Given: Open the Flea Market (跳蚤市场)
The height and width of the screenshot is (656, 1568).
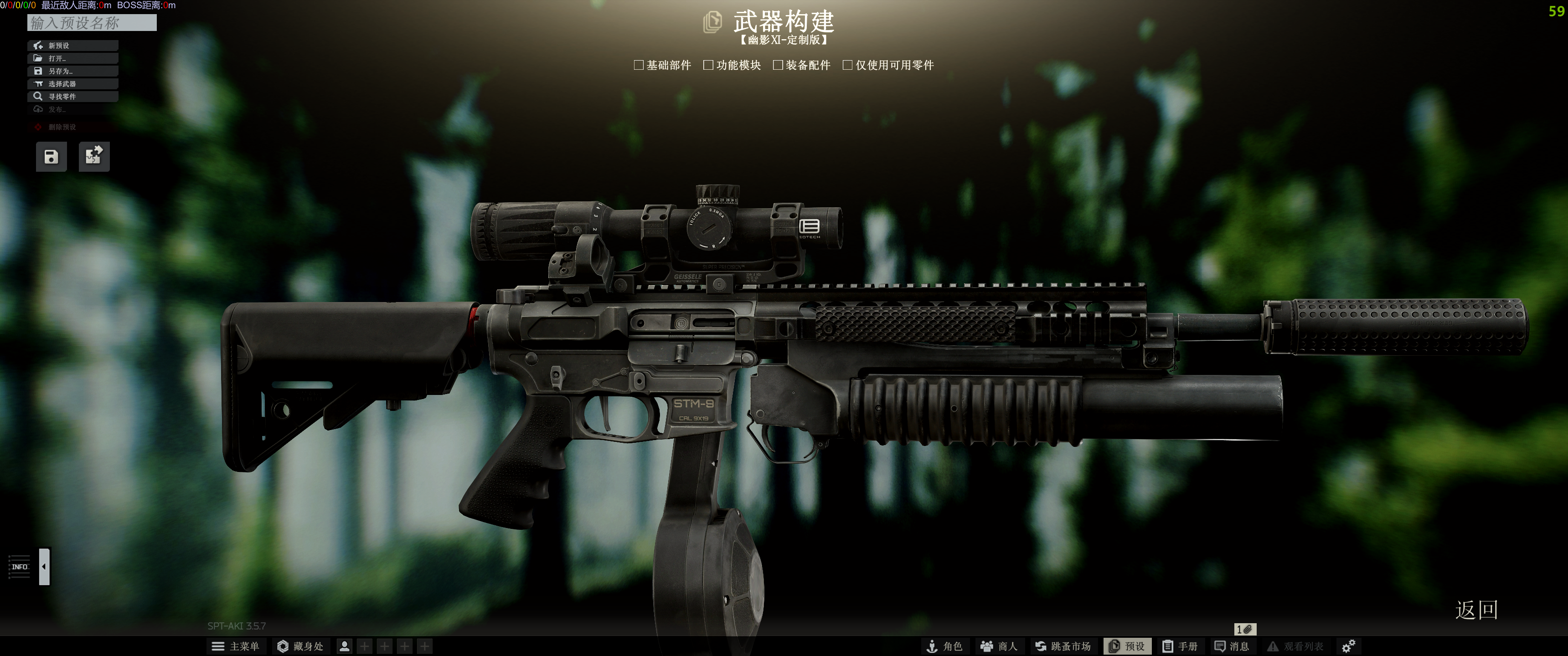Looking at the screenshot, I should coord(1063,646).
